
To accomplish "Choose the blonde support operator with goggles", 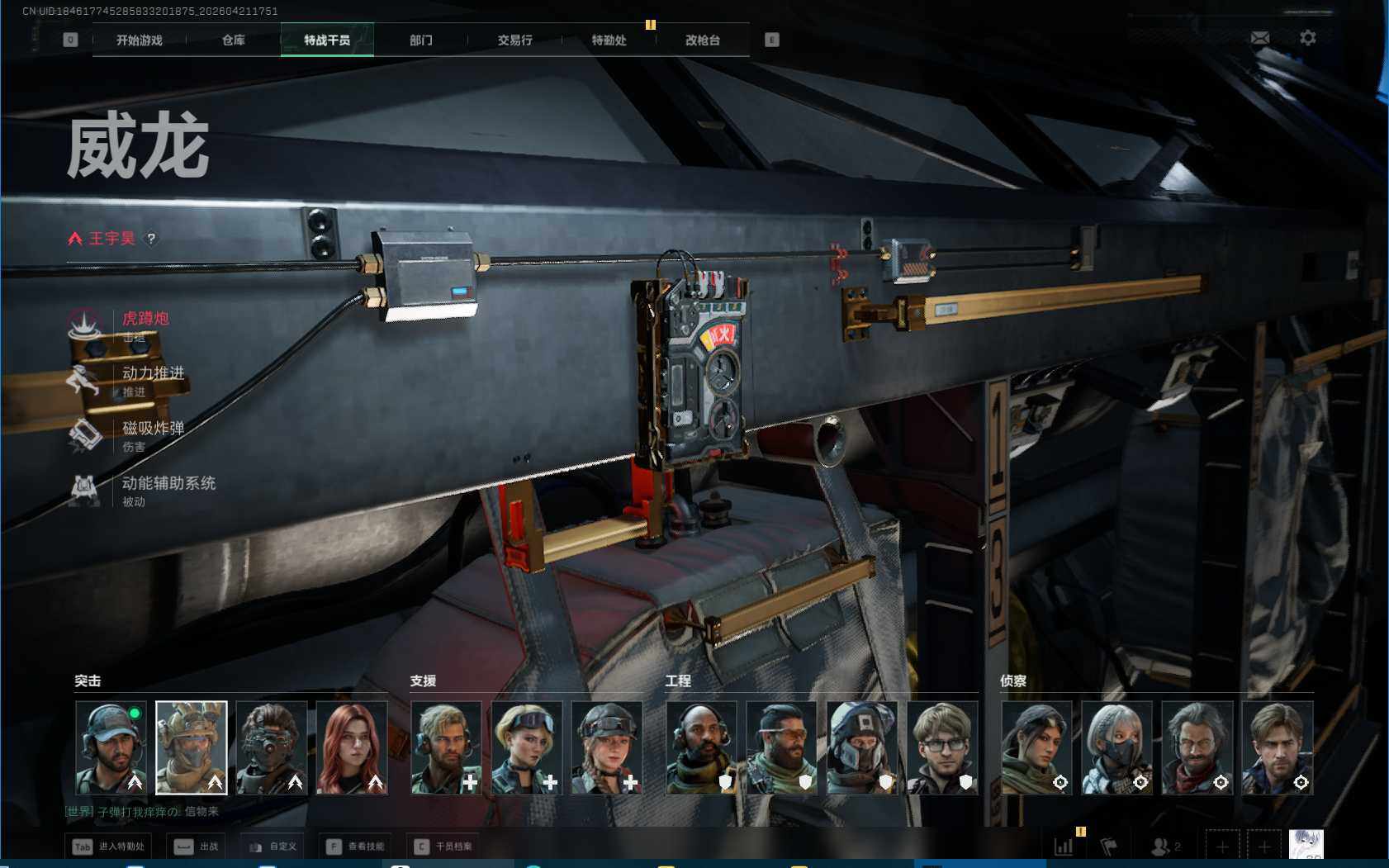I will click(x=527, y=747).
